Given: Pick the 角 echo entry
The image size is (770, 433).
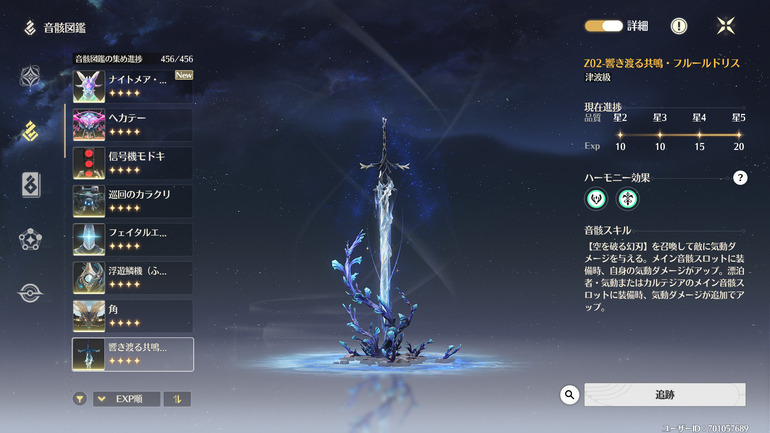Looking at the screenshot, I should (133, 316).
